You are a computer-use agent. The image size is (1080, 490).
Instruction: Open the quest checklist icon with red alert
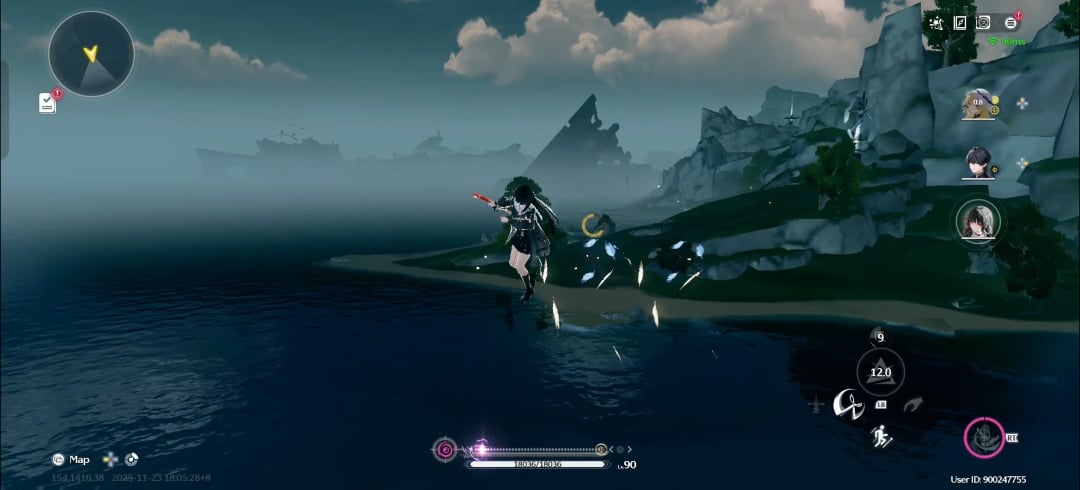click(x=48, y=102)
